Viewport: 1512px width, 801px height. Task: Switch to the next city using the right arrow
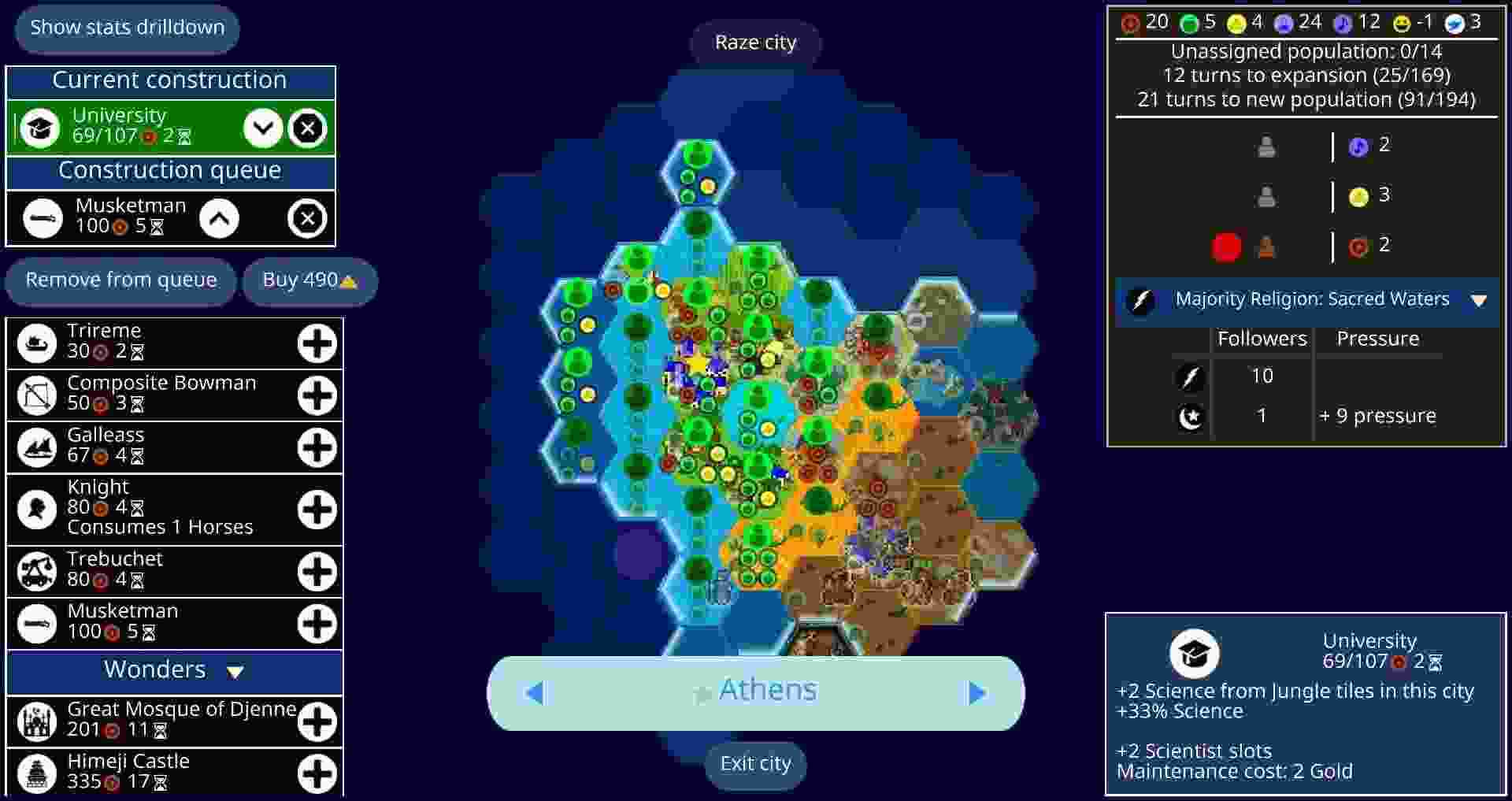976,692
